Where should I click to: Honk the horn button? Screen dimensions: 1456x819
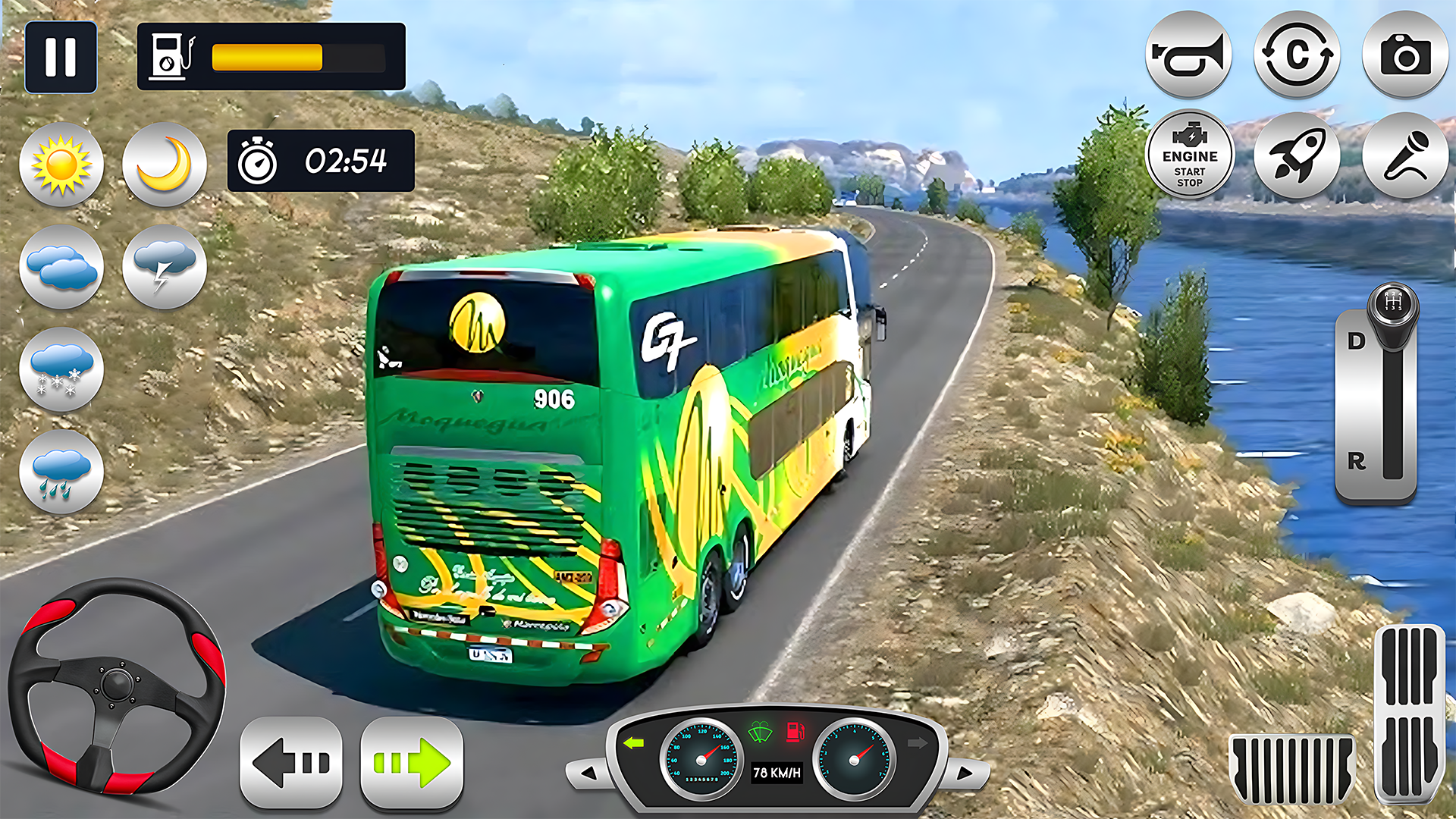1188,55
